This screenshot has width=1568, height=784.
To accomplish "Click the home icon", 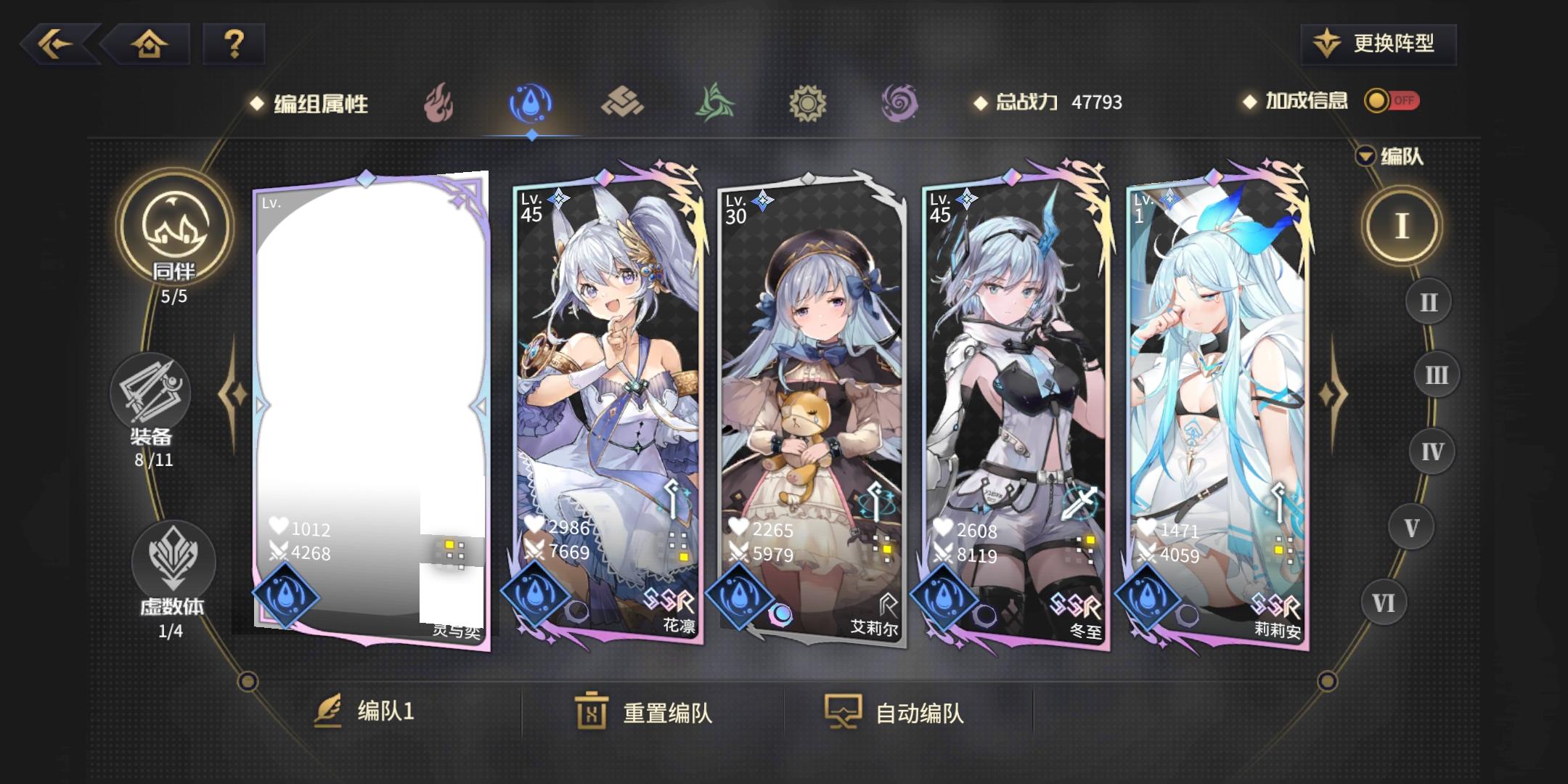I will point(149,45).
